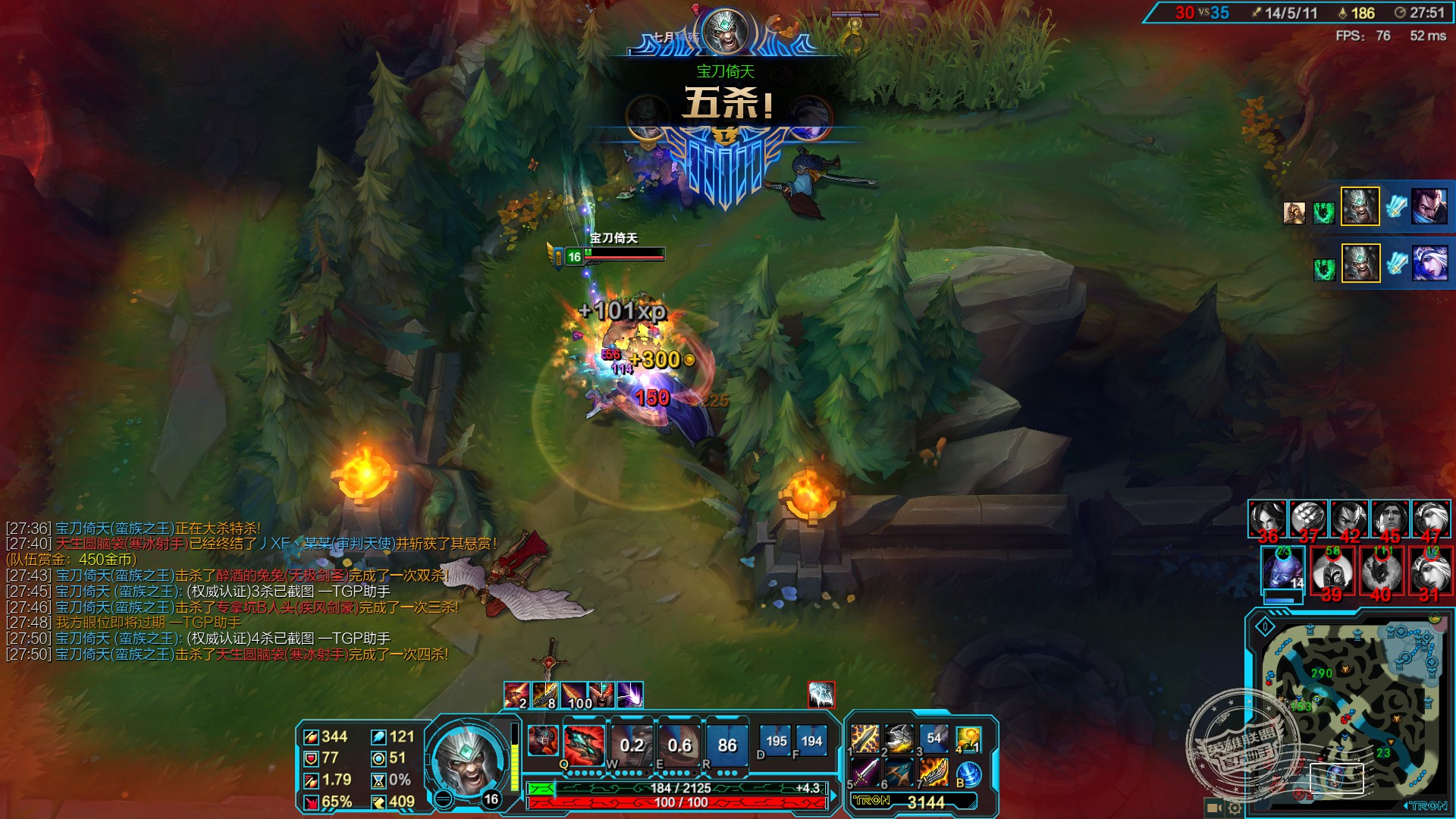Activate Tryndamere's Q ability Bloodlust

584,745
